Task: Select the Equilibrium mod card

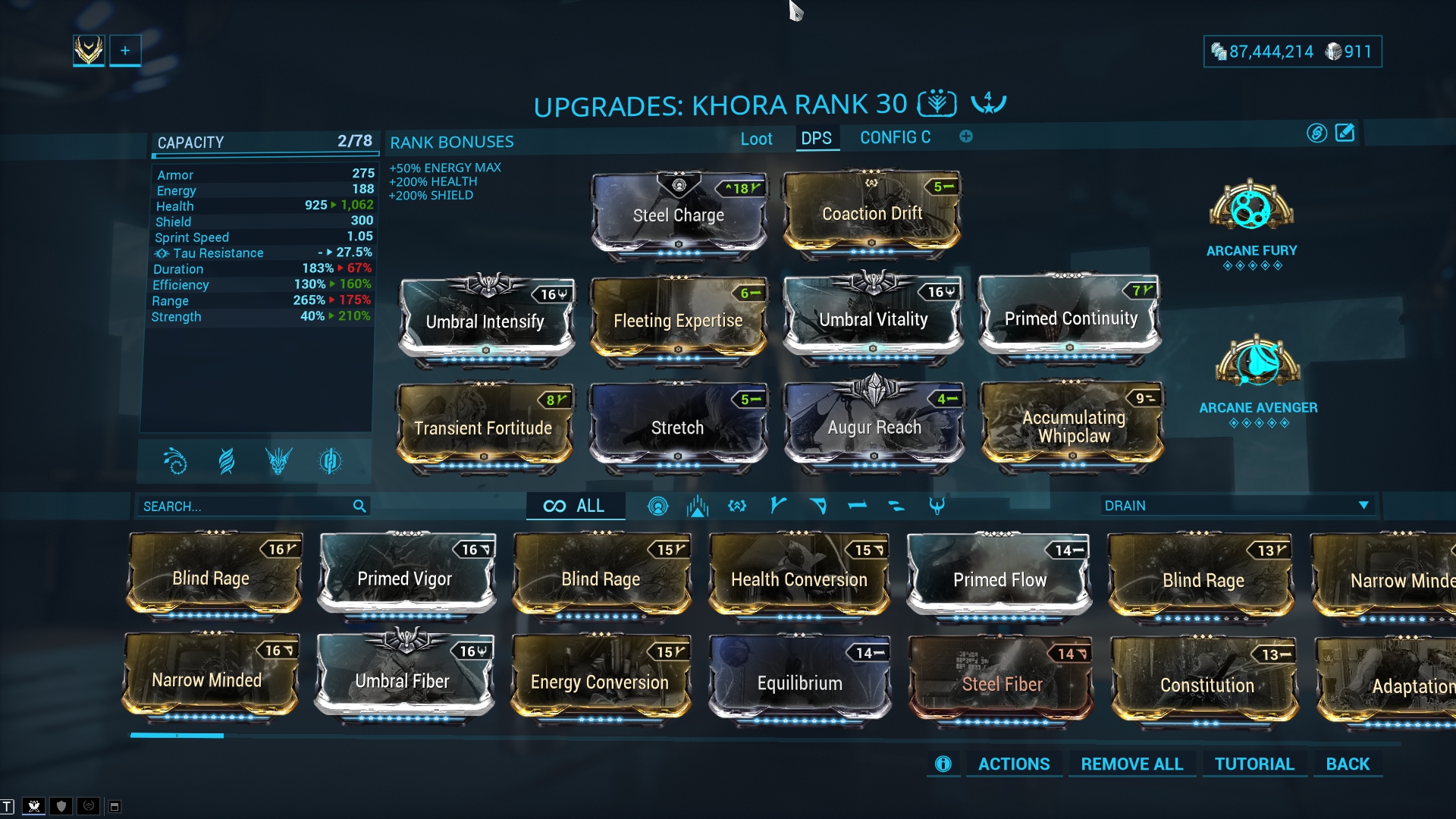Action: click(799, 683)
